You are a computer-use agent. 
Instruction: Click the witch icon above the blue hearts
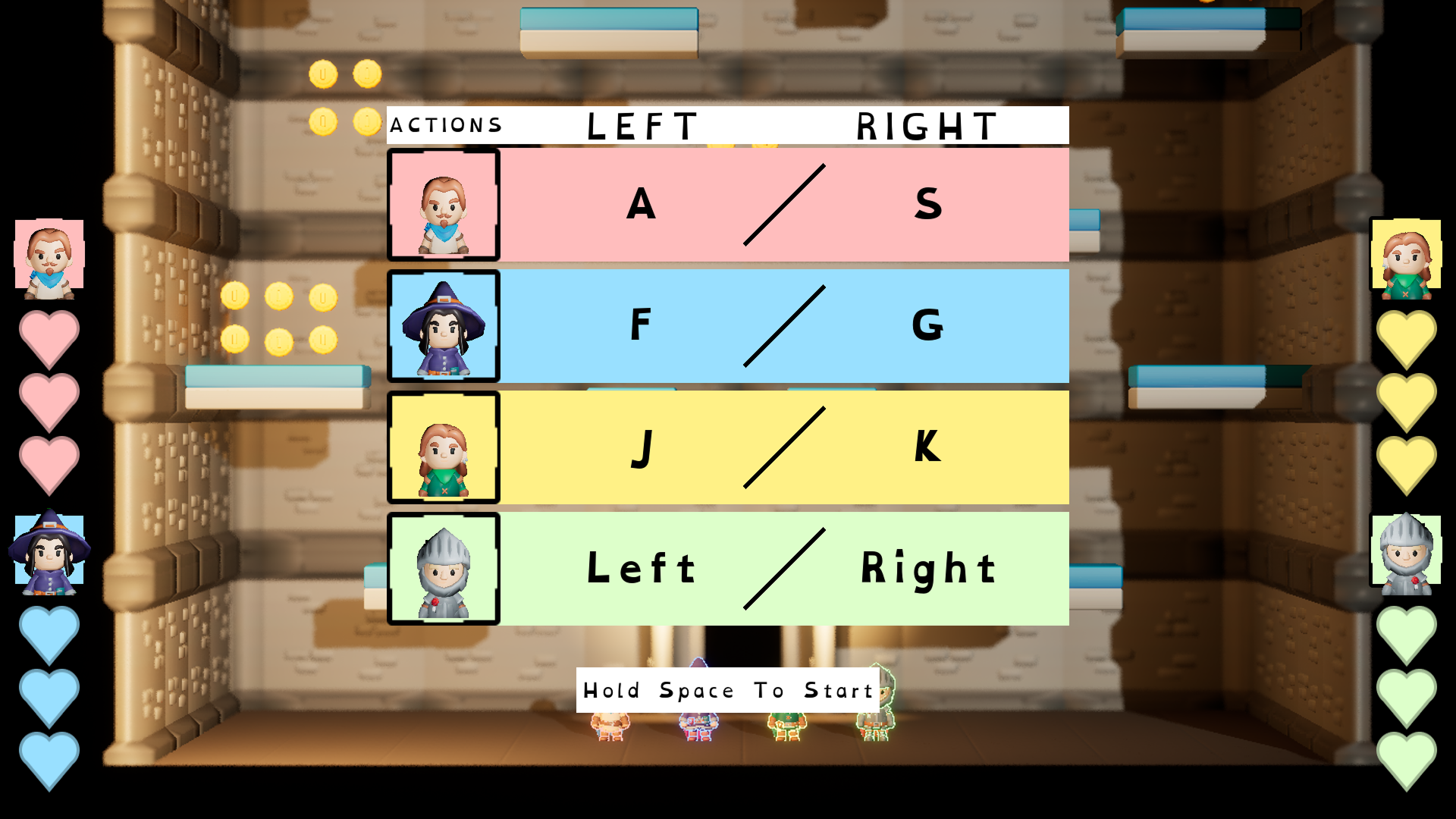point(49,551)
